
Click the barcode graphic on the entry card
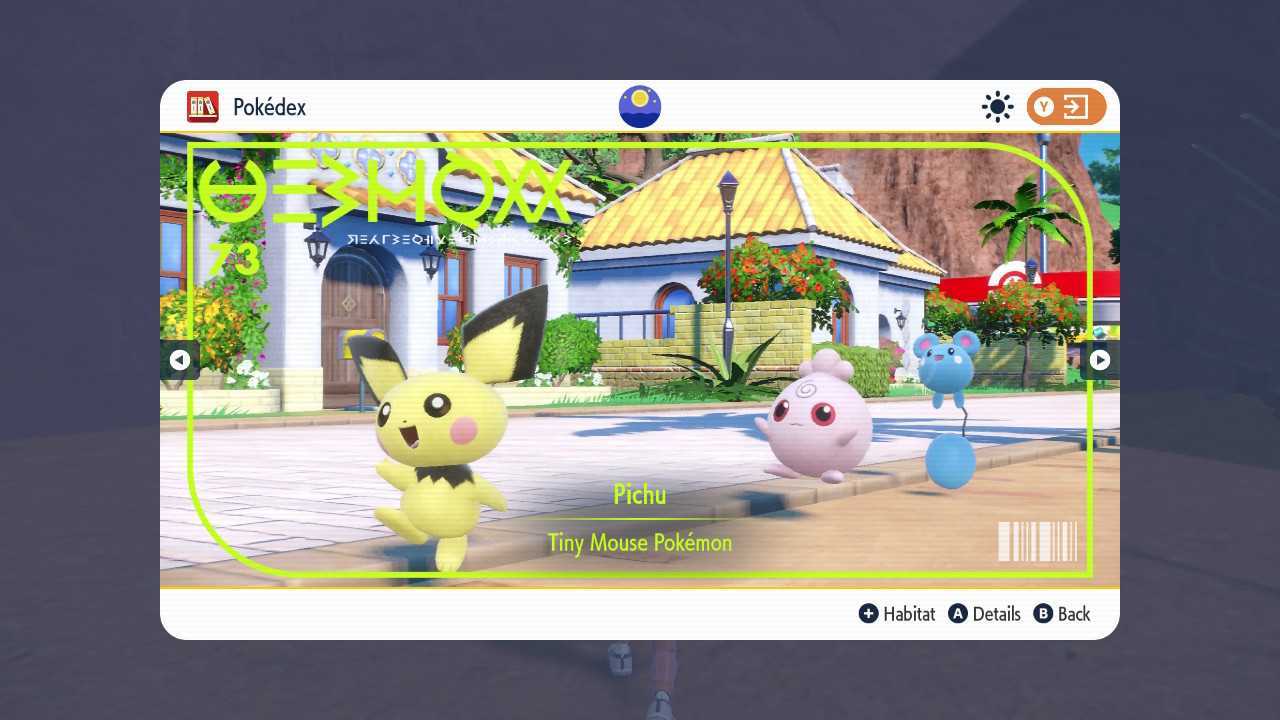pyautogui.click(x=1035, y=541)
